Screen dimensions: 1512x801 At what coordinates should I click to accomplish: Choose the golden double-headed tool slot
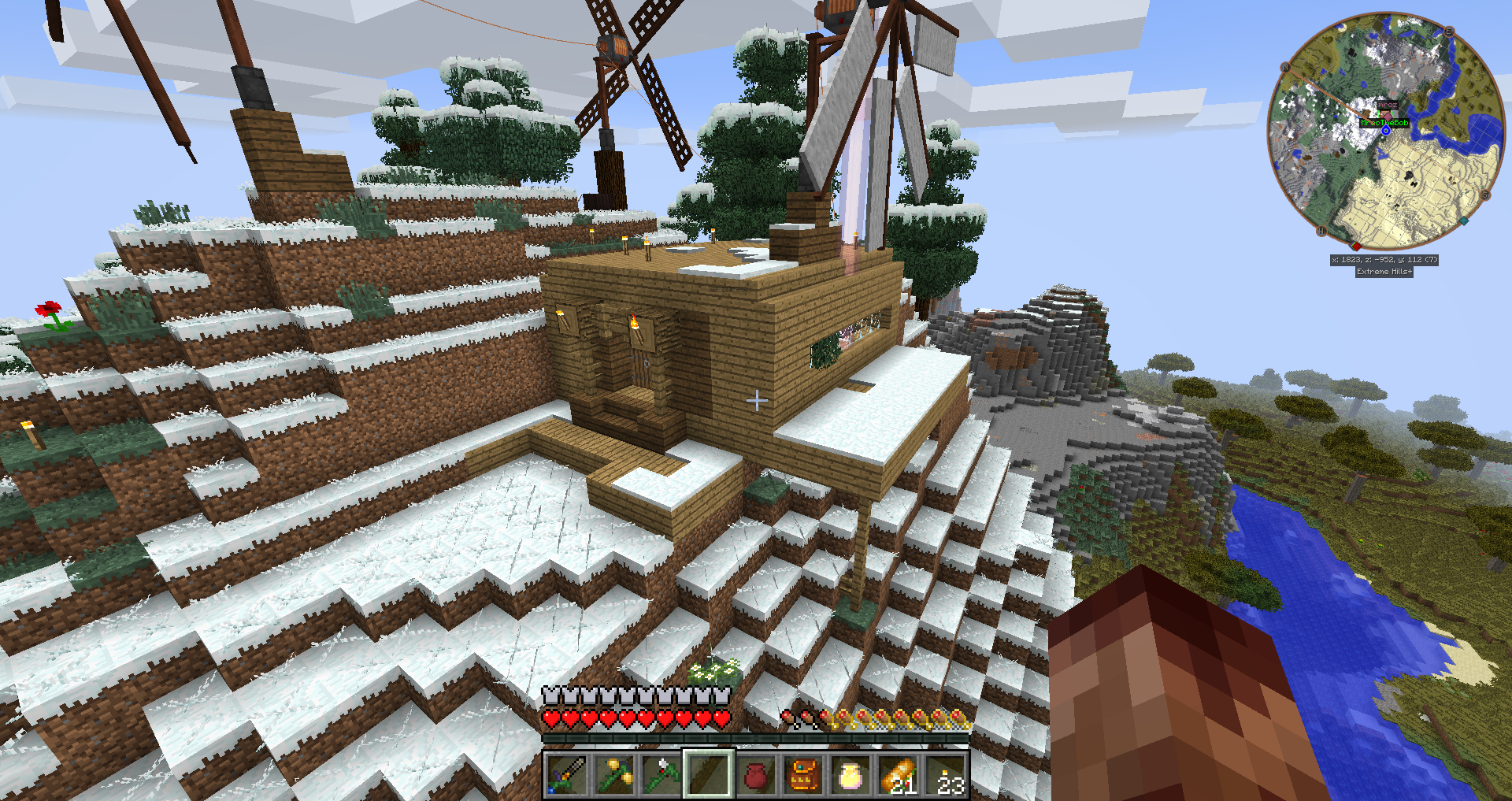[x=613, y=775]
